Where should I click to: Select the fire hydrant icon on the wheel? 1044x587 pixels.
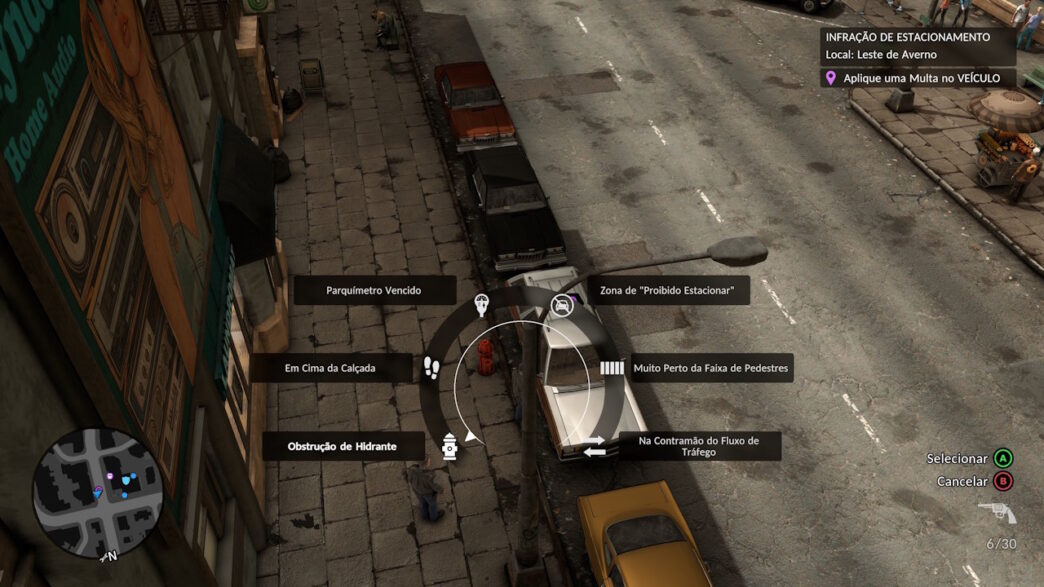pyautogui.click(x=449, y=446)
